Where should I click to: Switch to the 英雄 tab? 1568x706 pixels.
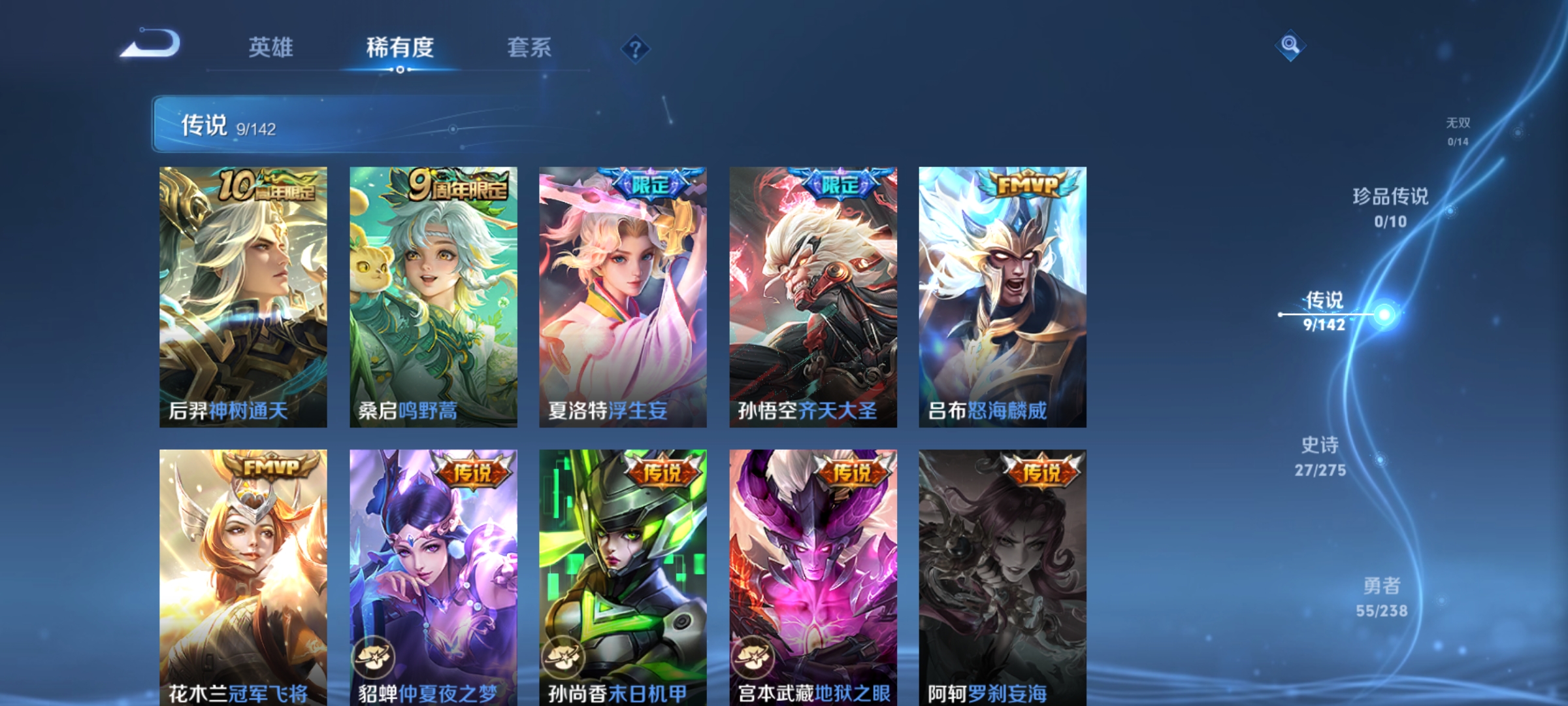[x=271, y=48]
